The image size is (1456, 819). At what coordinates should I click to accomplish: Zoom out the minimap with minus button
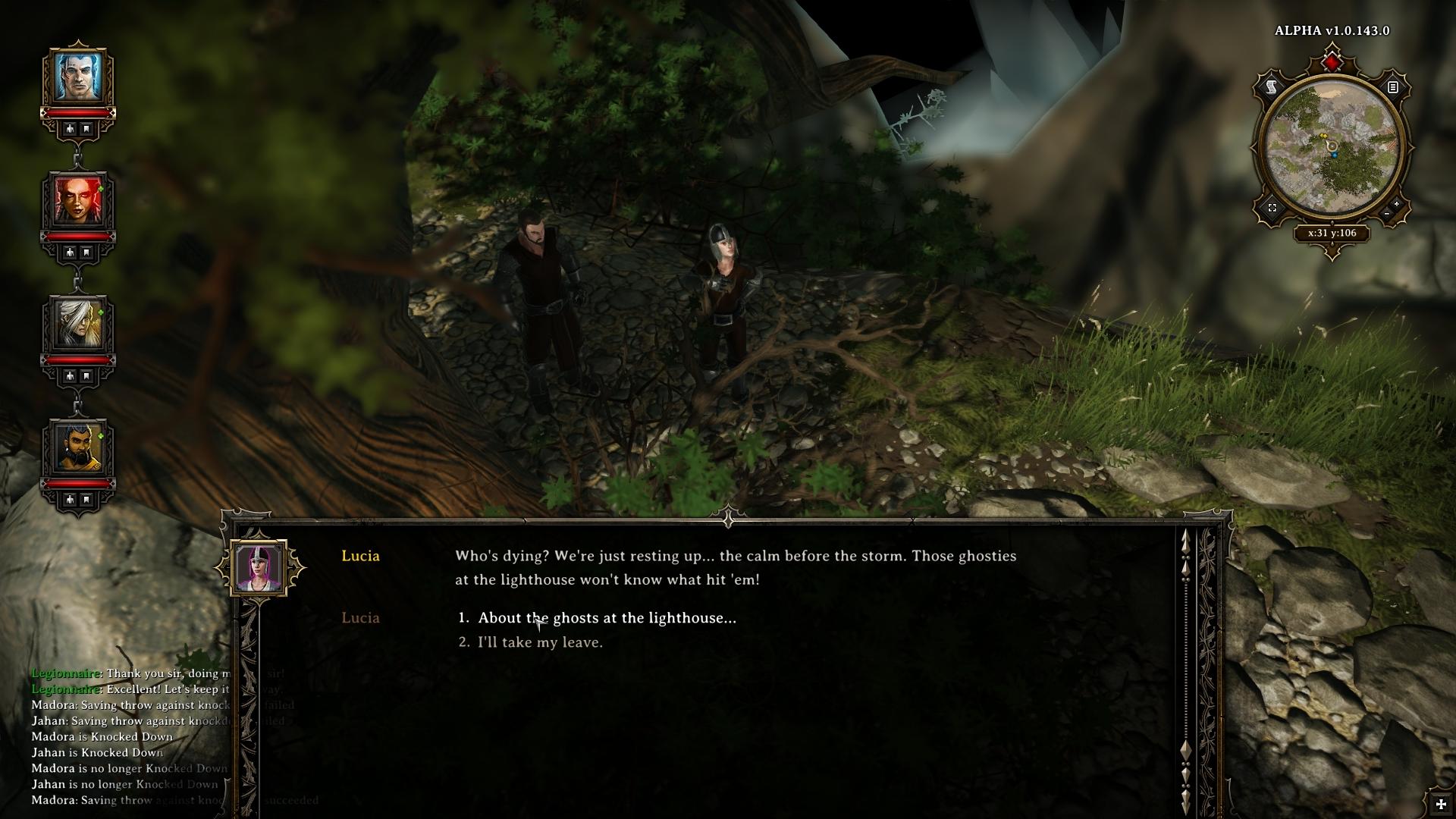click(1387, 215)
